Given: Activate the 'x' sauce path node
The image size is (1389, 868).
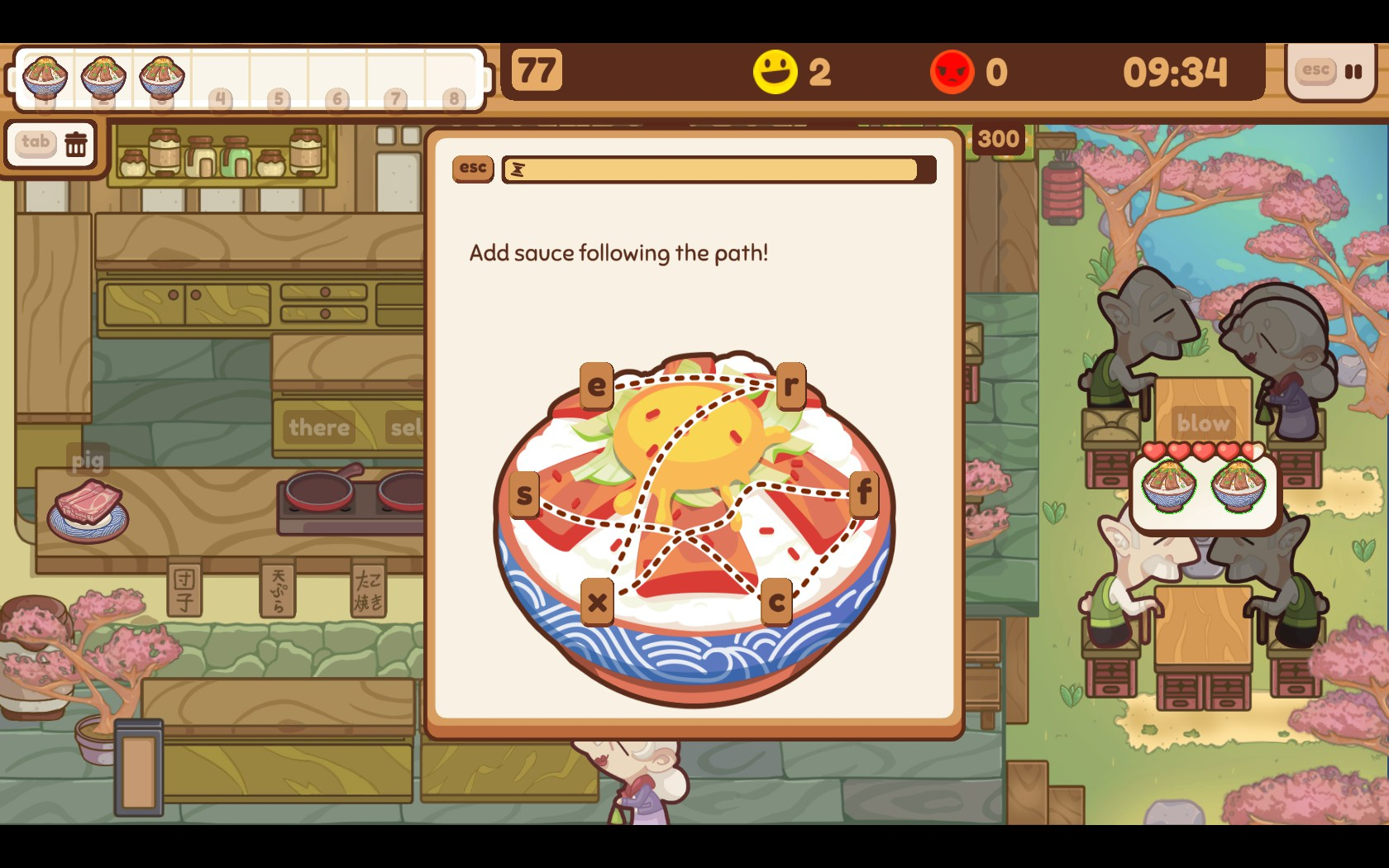Looking at the screenshot, I should [x=597, y=602].
